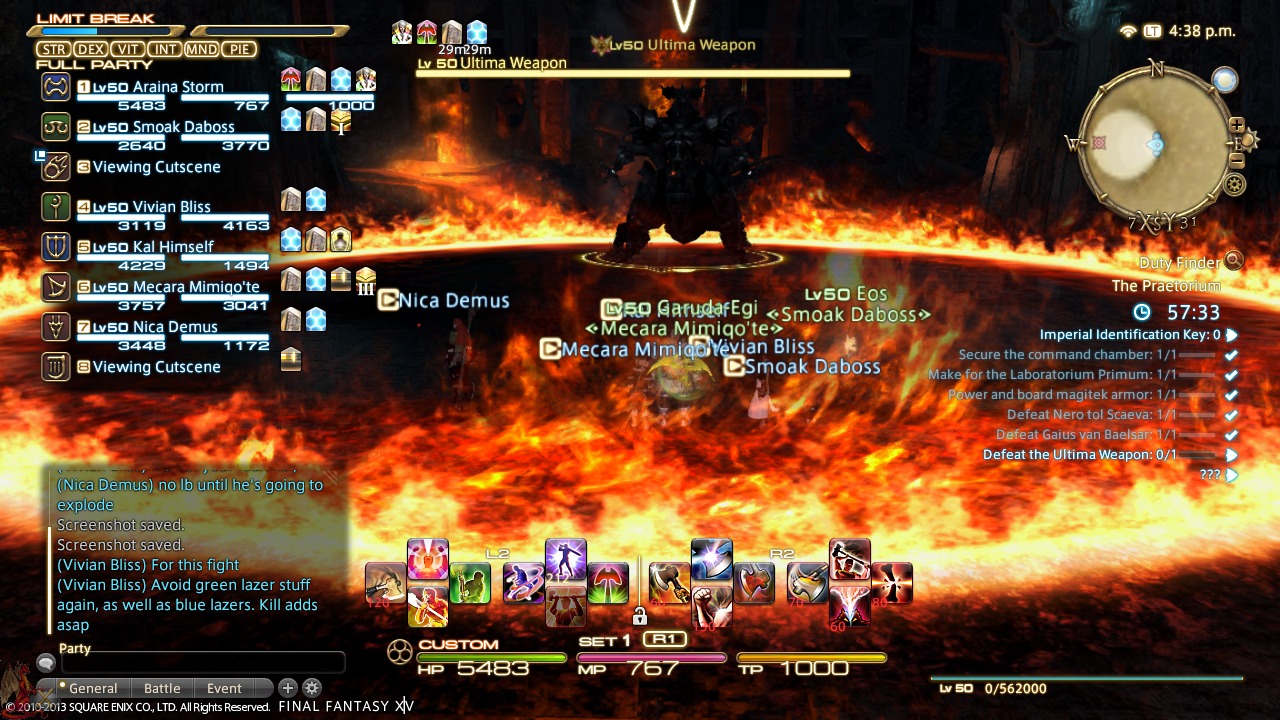The width and height of the screenshot is (1280, 720).
Task: Switch to the Battle chat tab
Action: 162,688
